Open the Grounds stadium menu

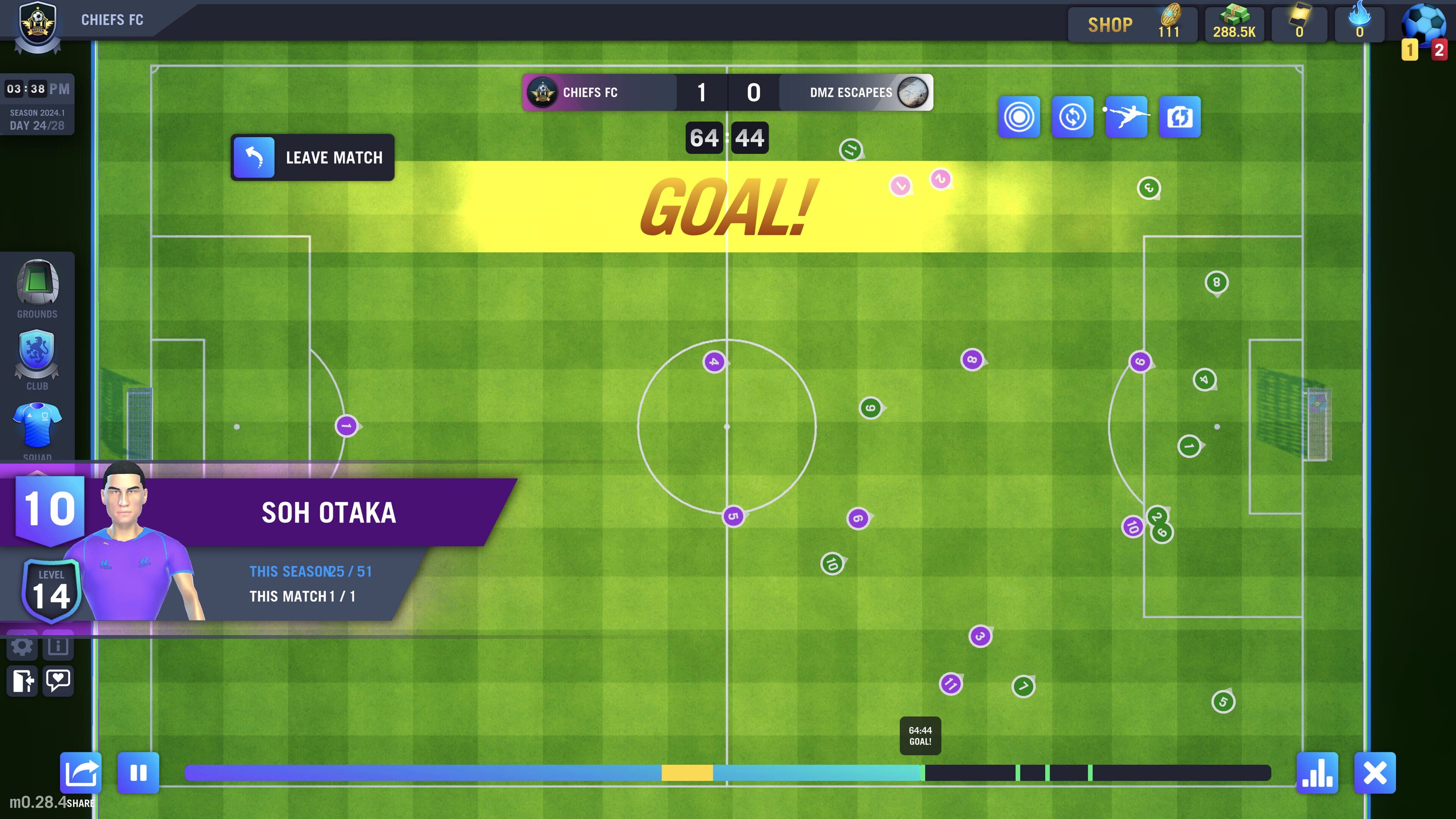(x=37, y=289)
